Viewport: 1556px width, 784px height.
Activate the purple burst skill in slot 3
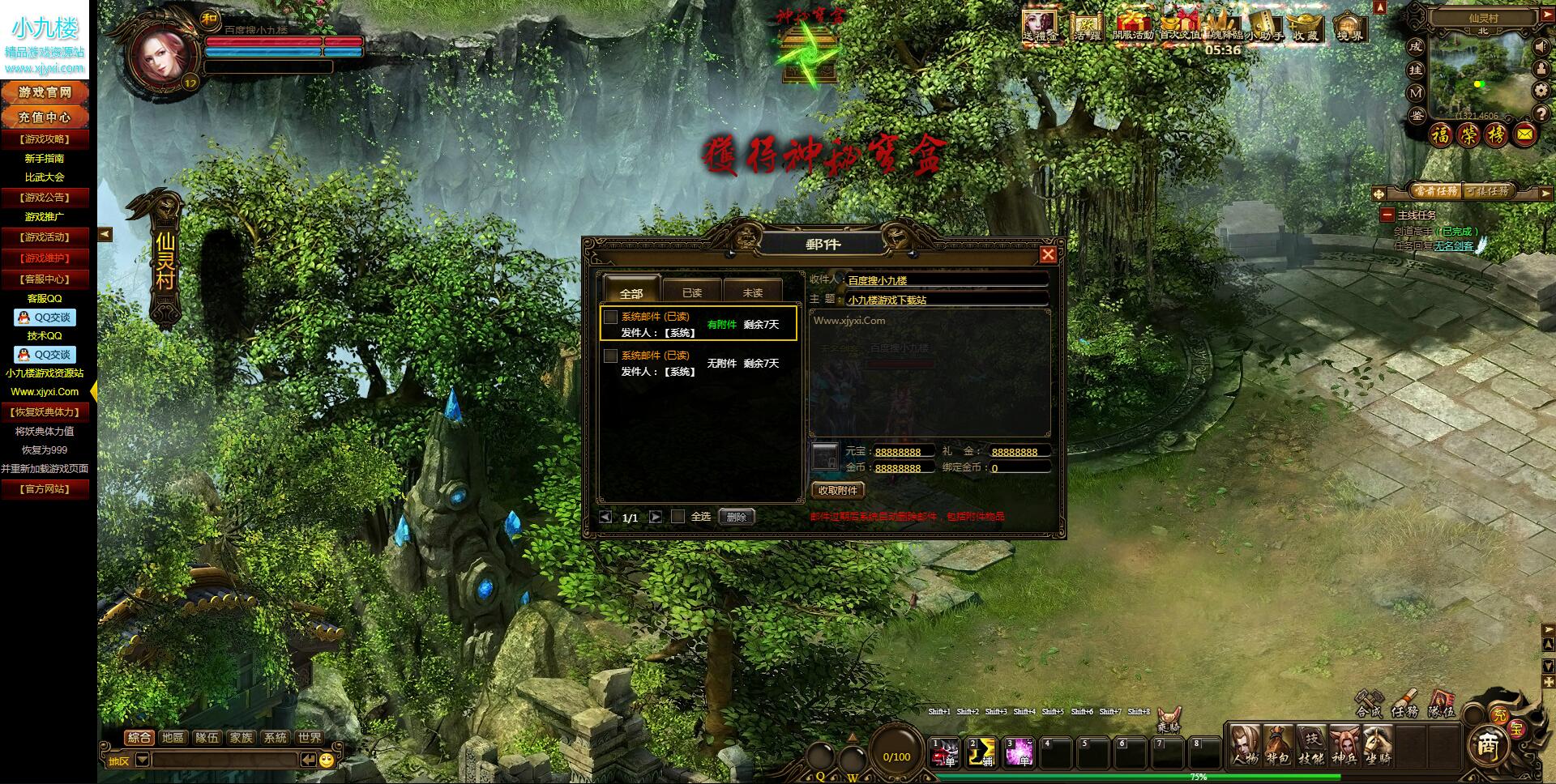click(1018, 752)
